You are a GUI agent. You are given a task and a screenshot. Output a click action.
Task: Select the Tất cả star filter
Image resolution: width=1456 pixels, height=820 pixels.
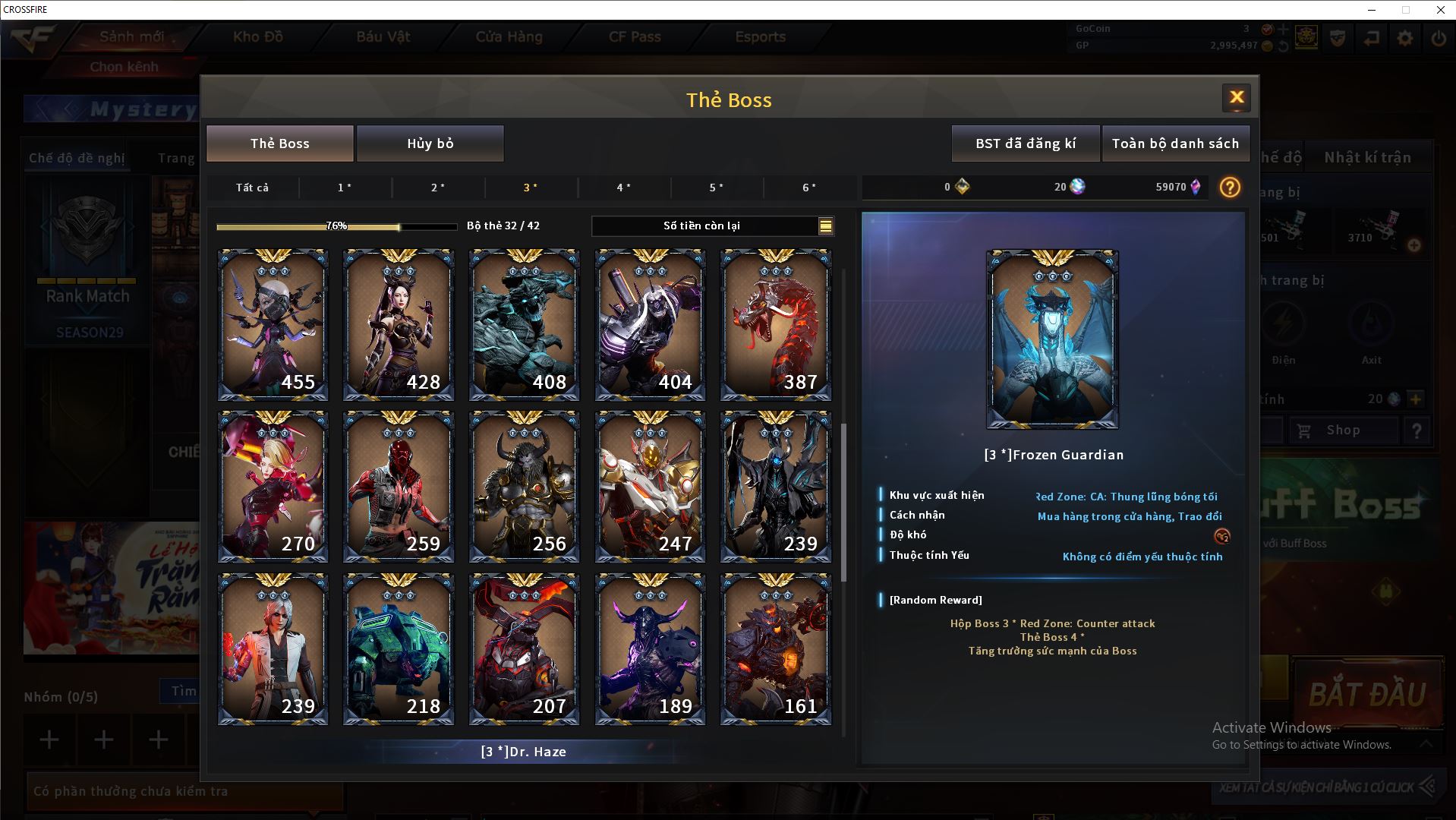(x=252, y=188)
